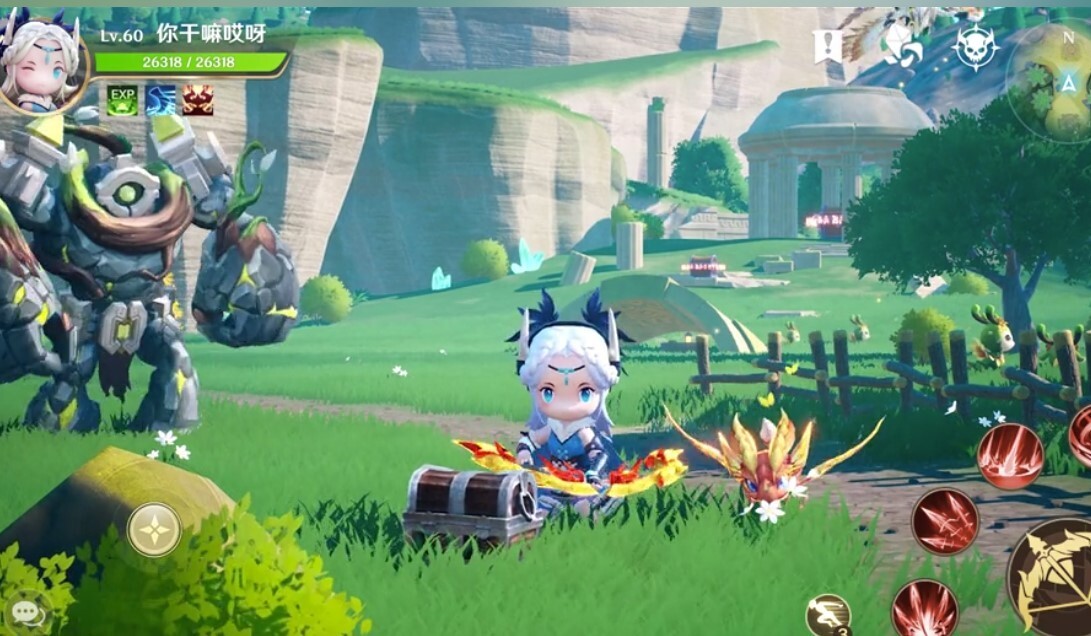This screenshot has height=636, width=1091.
Task: Activate the sprint dash button
Action: (x=828, y=614)
